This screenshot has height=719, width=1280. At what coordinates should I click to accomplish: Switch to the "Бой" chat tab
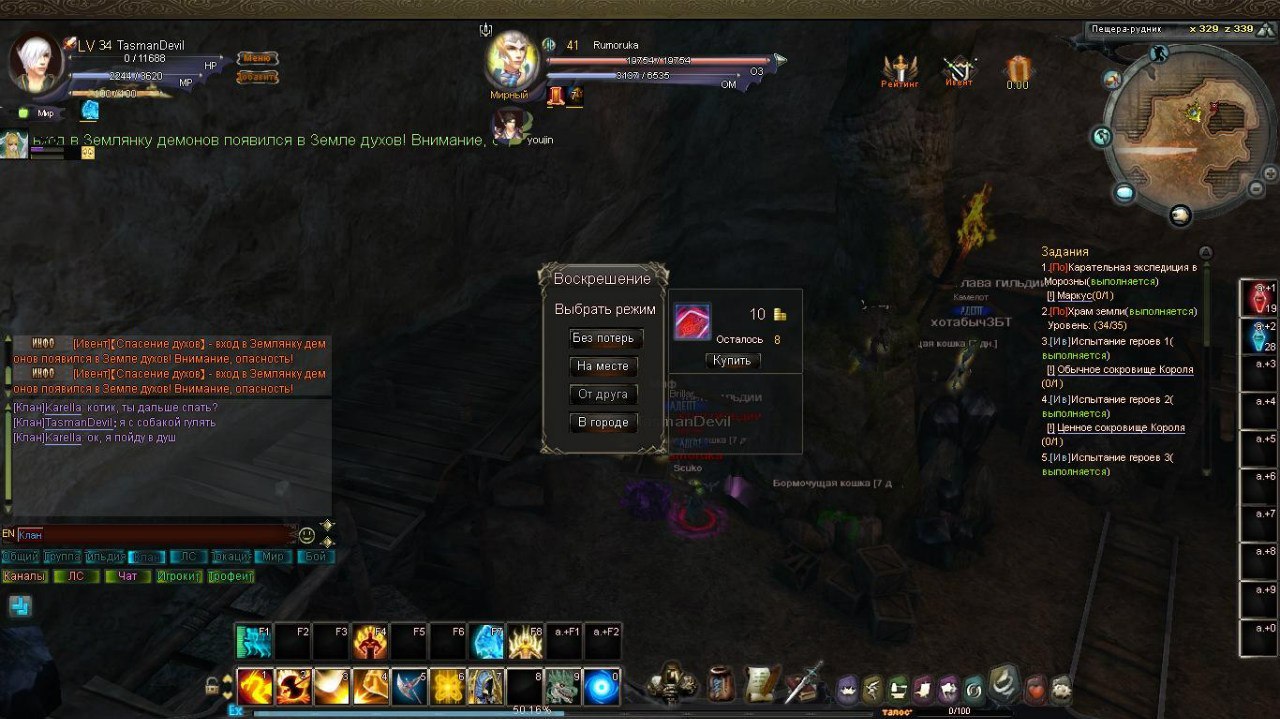(315, 557)
